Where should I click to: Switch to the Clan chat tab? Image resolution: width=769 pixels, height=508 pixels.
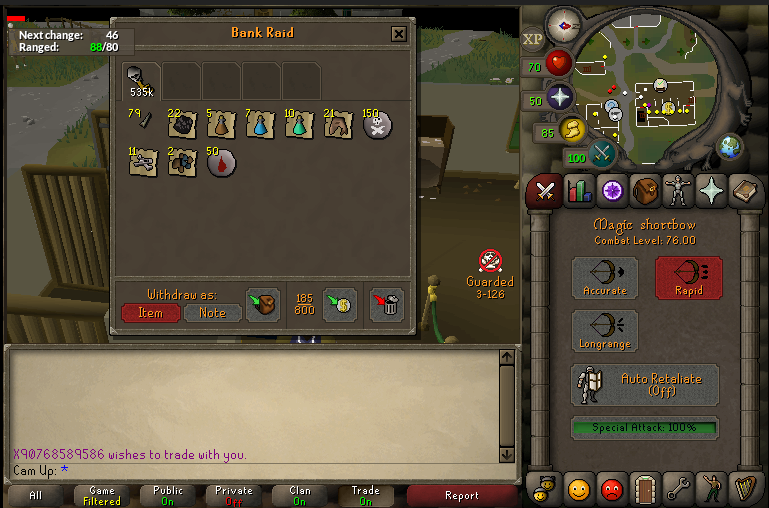(x=300, y=495)
